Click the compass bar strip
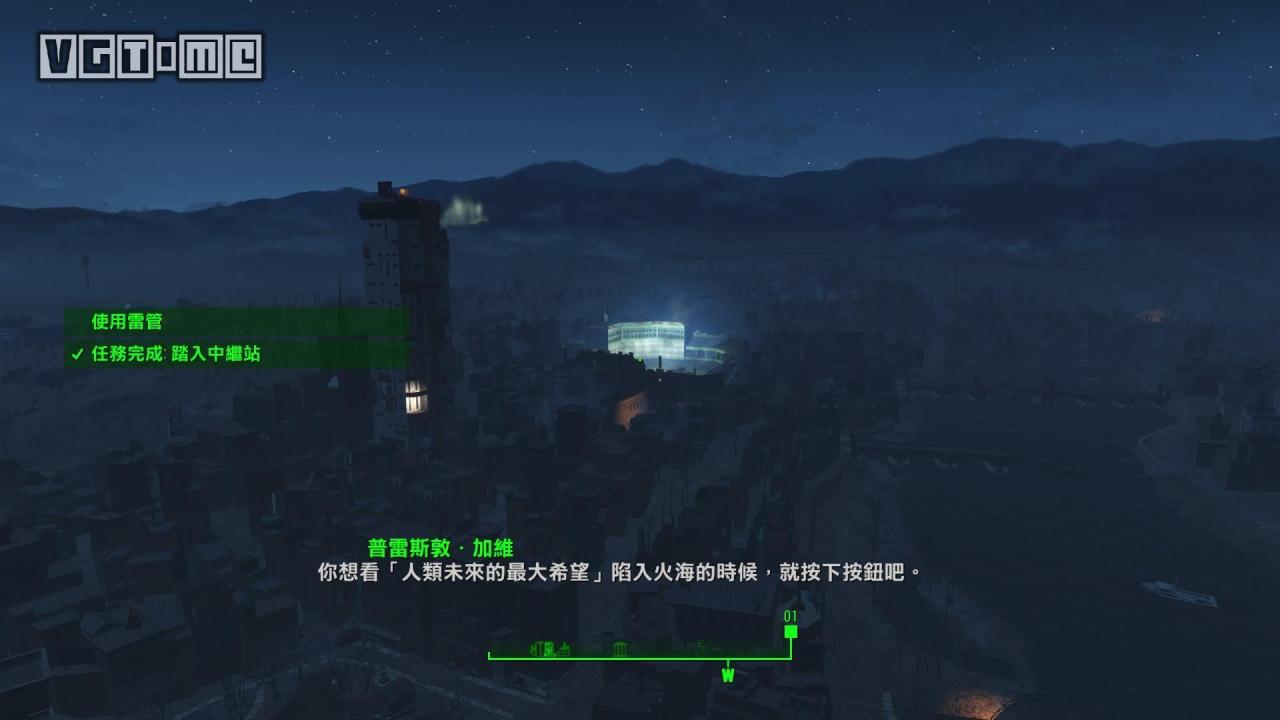The width and height of the screenshot is (1280, 720). click(x=640, y=655)
